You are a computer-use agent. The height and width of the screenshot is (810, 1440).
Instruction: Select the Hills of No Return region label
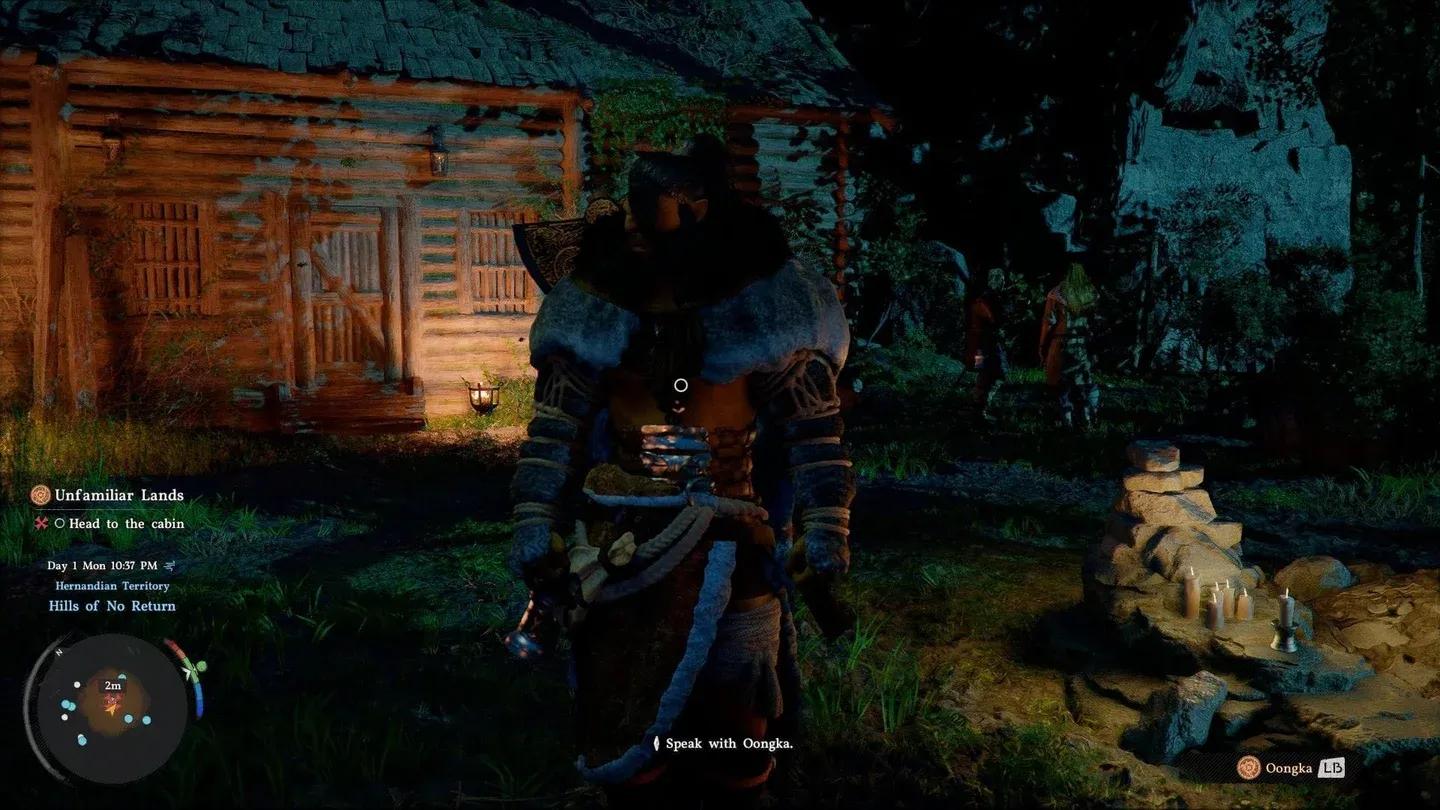pos(112,606)
